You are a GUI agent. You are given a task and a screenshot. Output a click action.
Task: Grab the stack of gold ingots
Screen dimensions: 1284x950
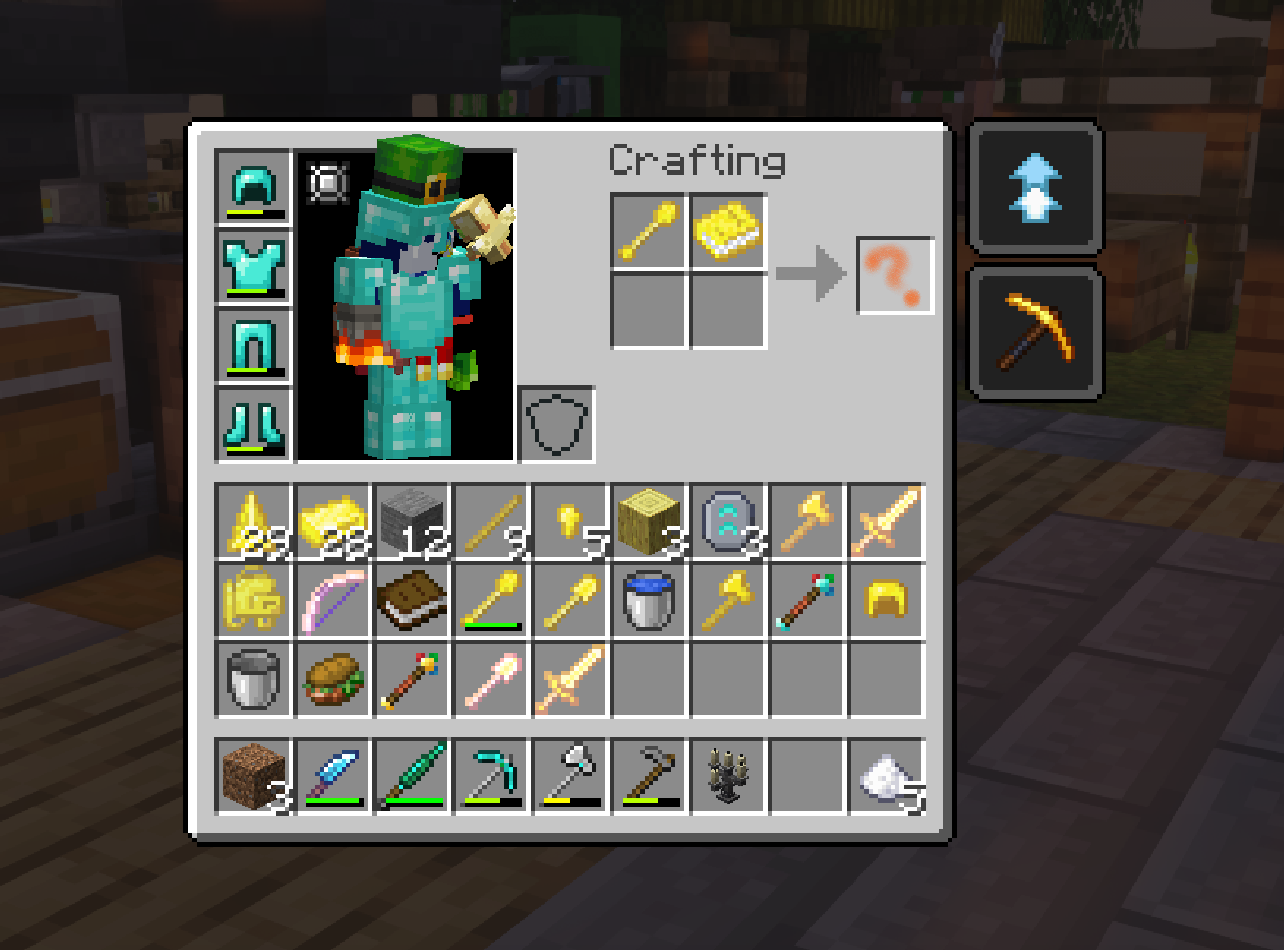331,520
